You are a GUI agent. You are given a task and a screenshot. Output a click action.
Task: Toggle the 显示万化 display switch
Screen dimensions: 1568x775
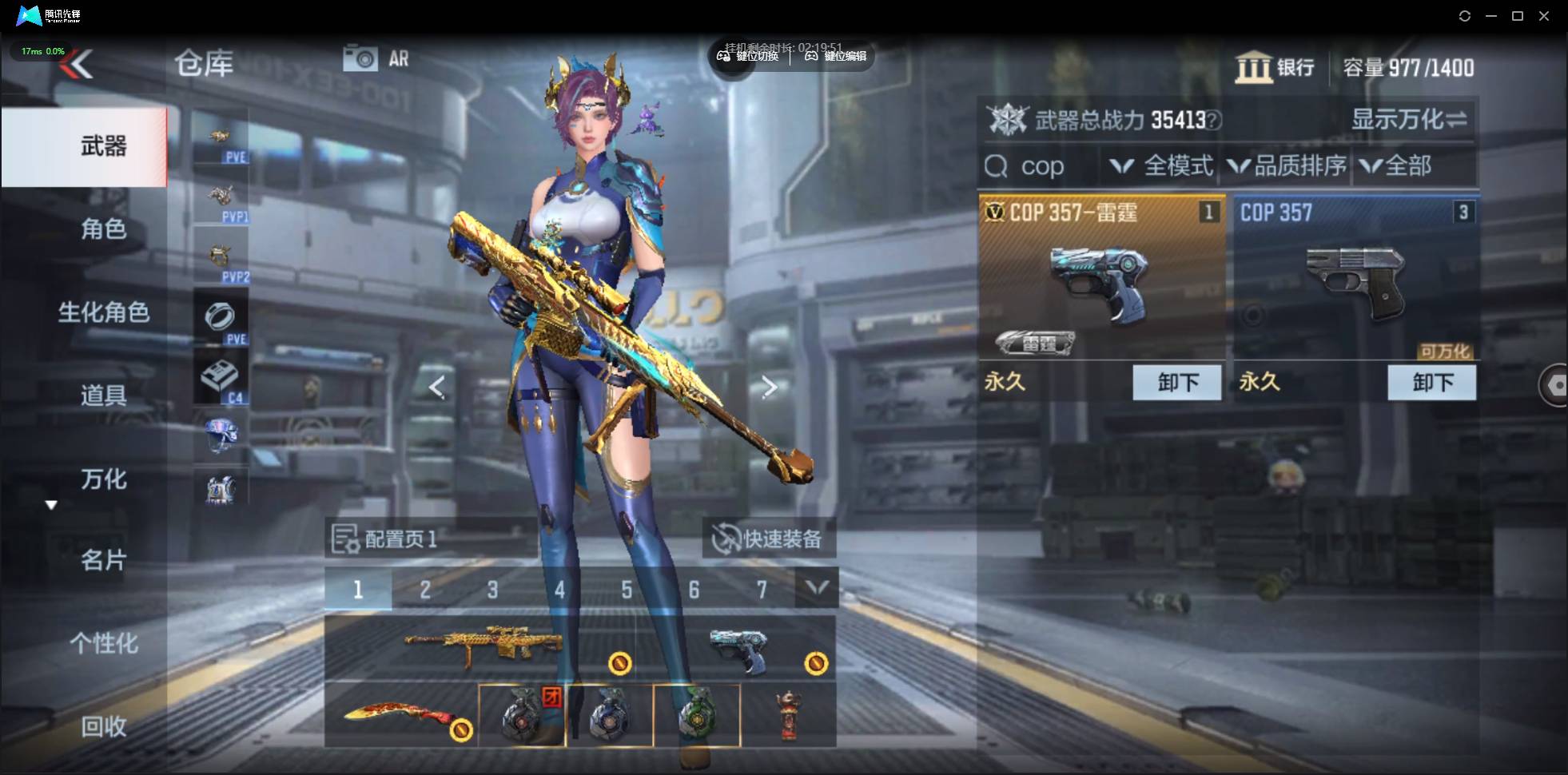coord(1409,120)
